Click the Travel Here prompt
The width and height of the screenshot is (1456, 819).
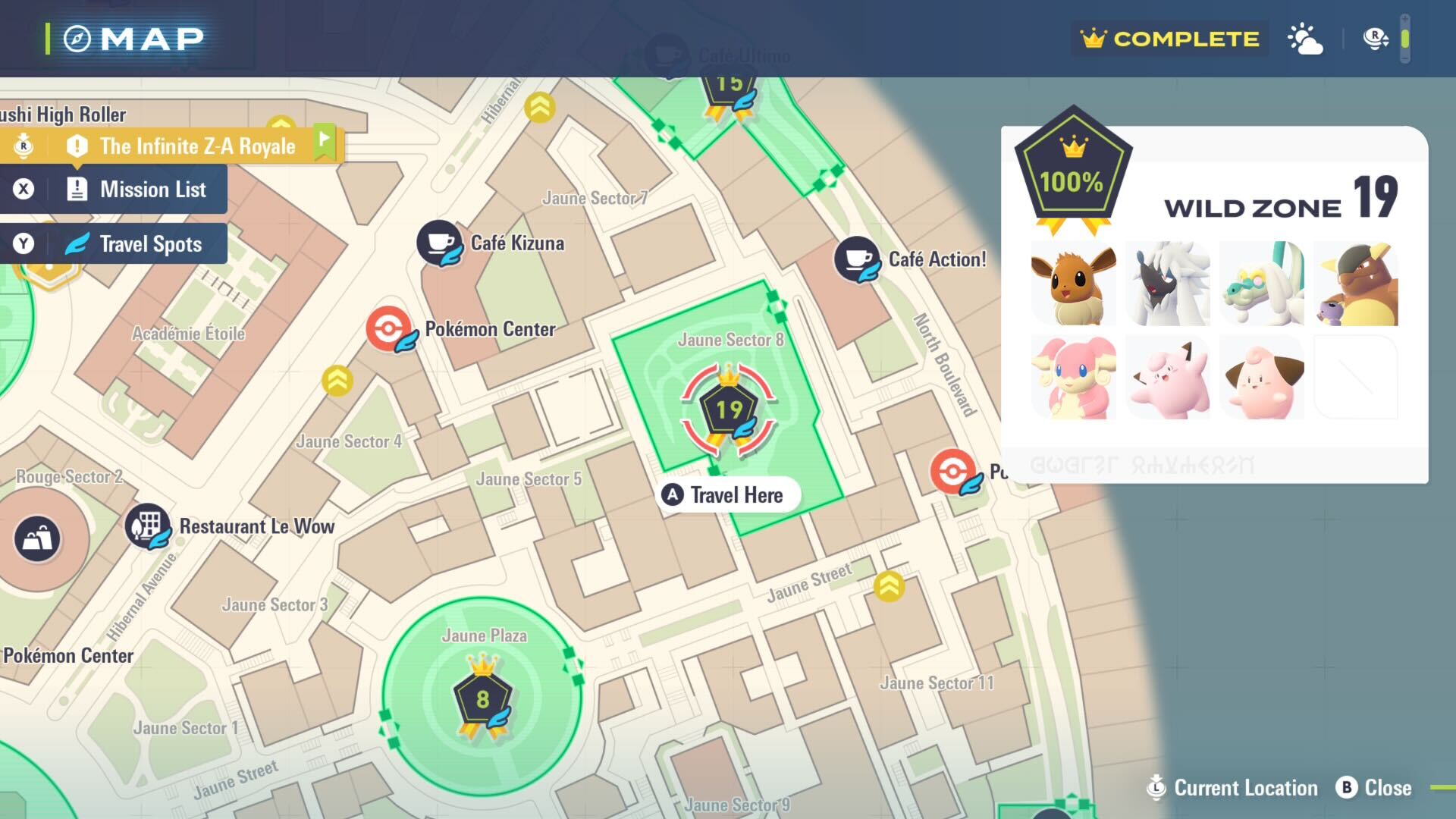click(x=726, y=495)
